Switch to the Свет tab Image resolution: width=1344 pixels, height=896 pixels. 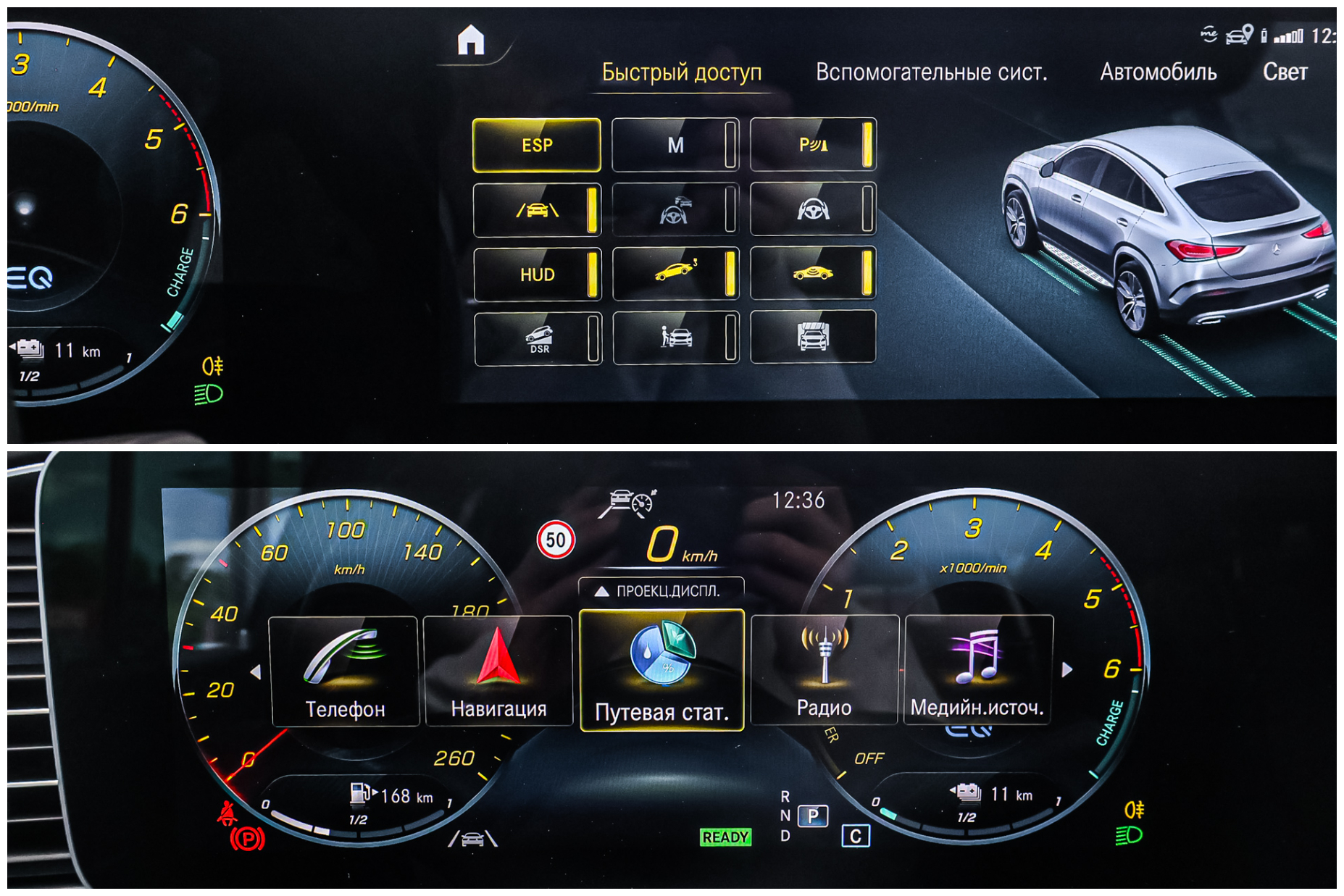[x=1285, y=72]
